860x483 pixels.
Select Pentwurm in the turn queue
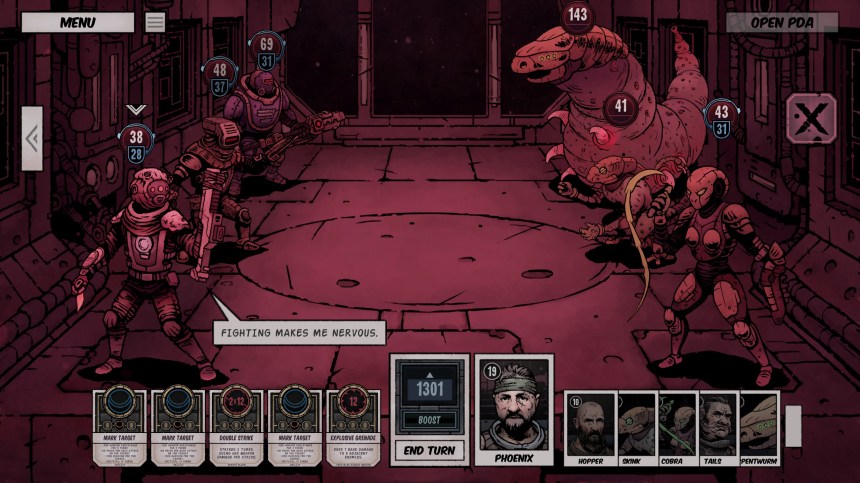pos(759,428)
